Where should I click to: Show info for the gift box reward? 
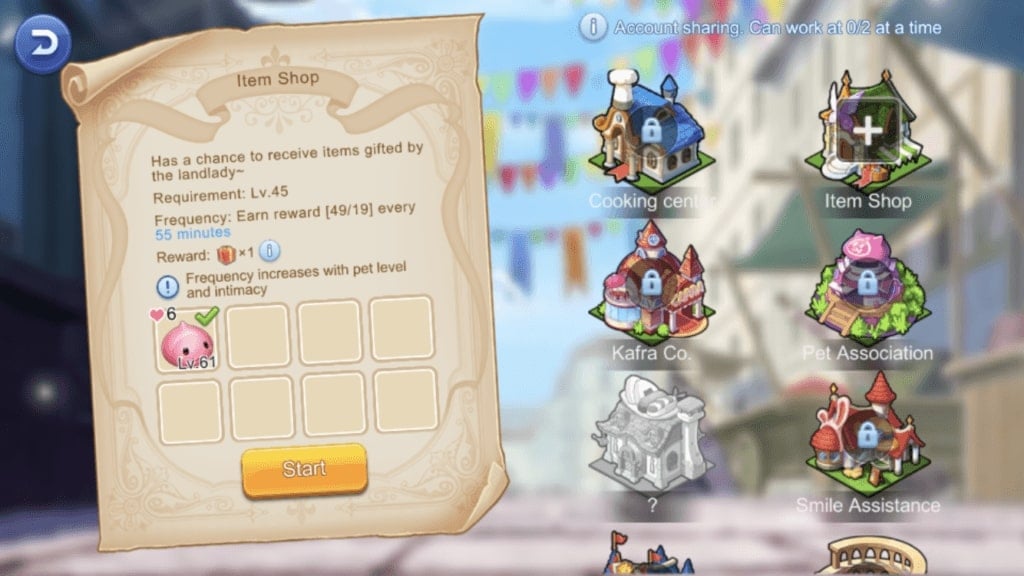click(269, 251)
